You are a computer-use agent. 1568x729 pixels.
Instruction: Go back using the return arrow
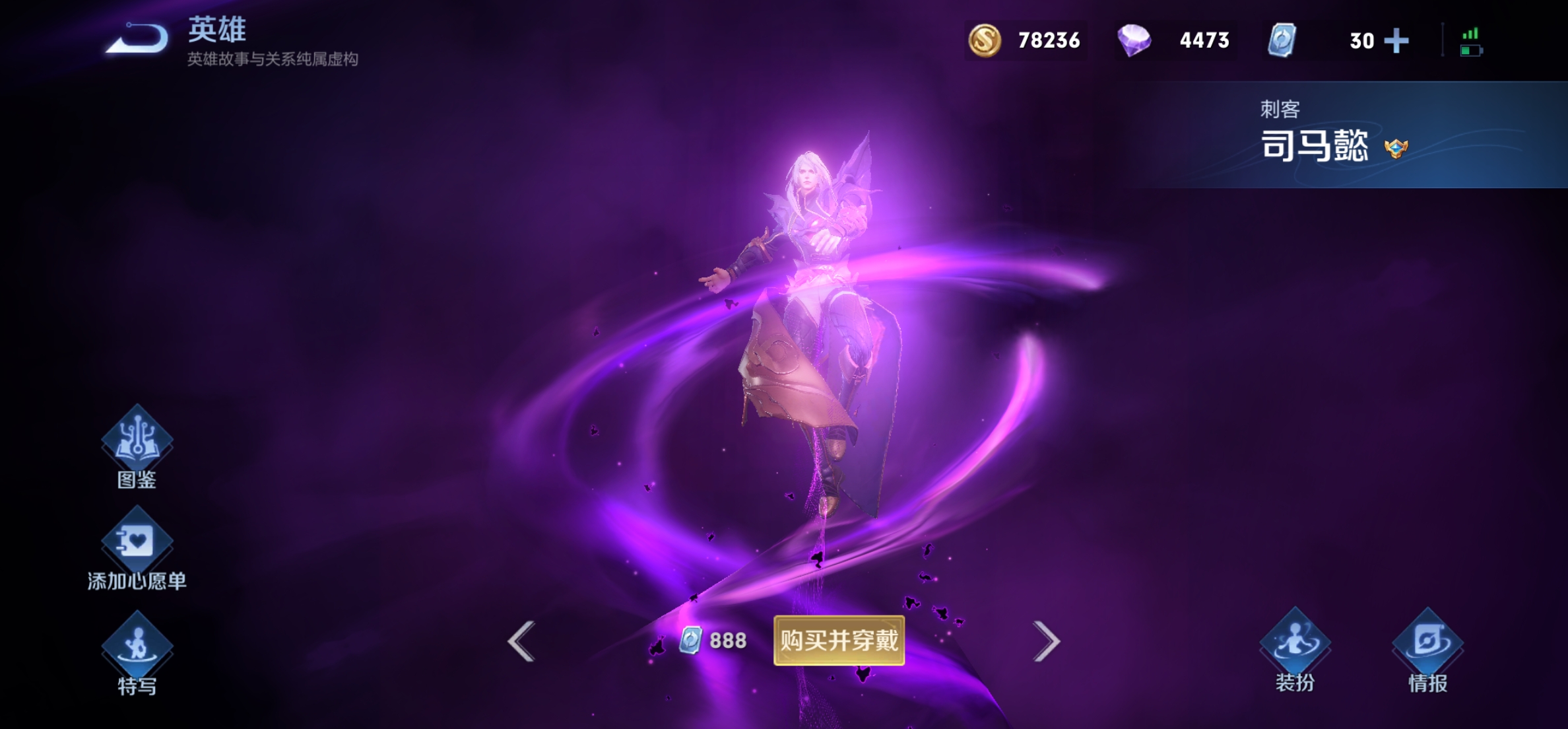(138, 38)
